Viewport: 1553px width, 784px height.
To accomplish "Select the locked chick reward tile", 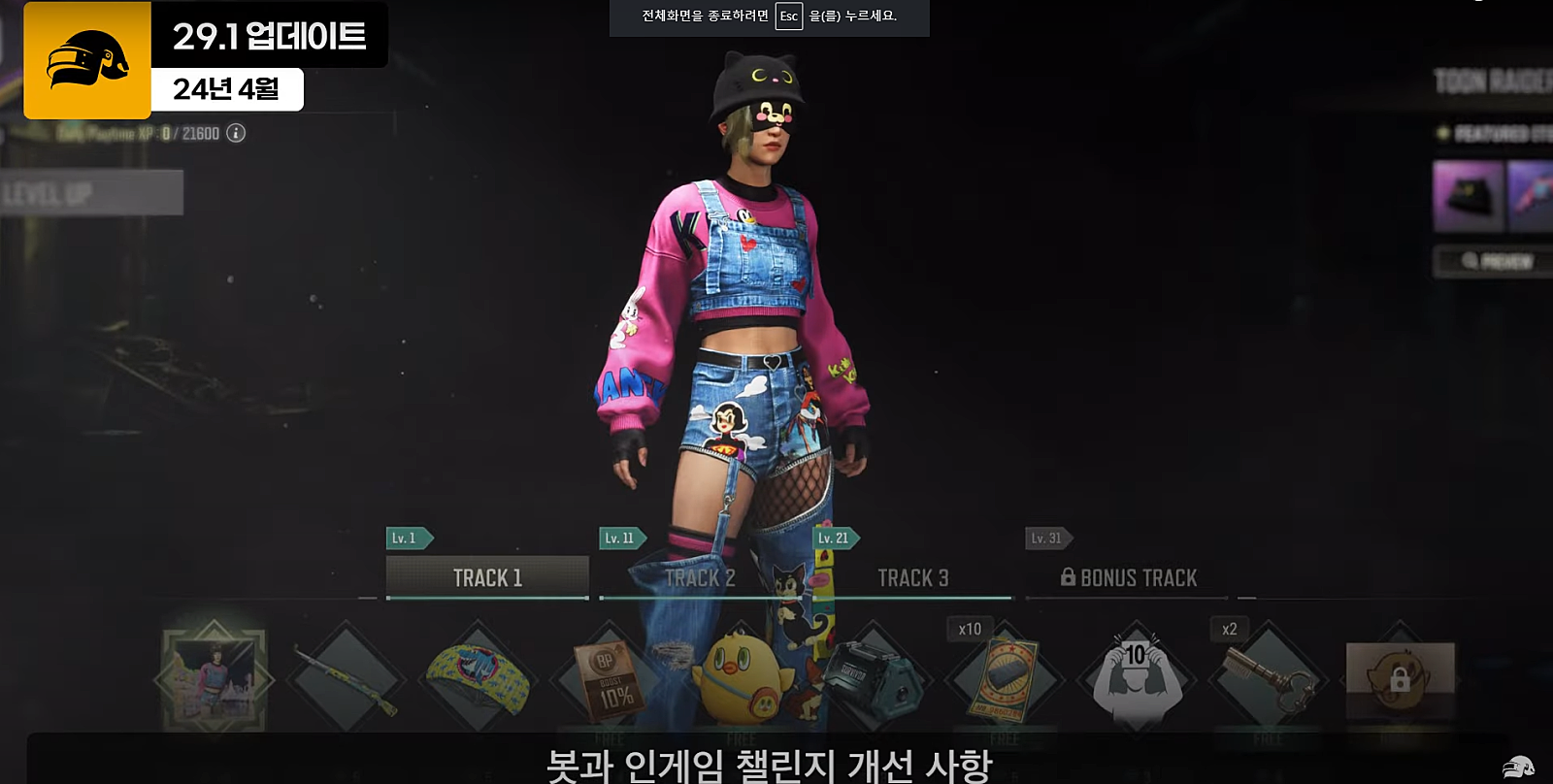I will click(x=1399, y=679).
